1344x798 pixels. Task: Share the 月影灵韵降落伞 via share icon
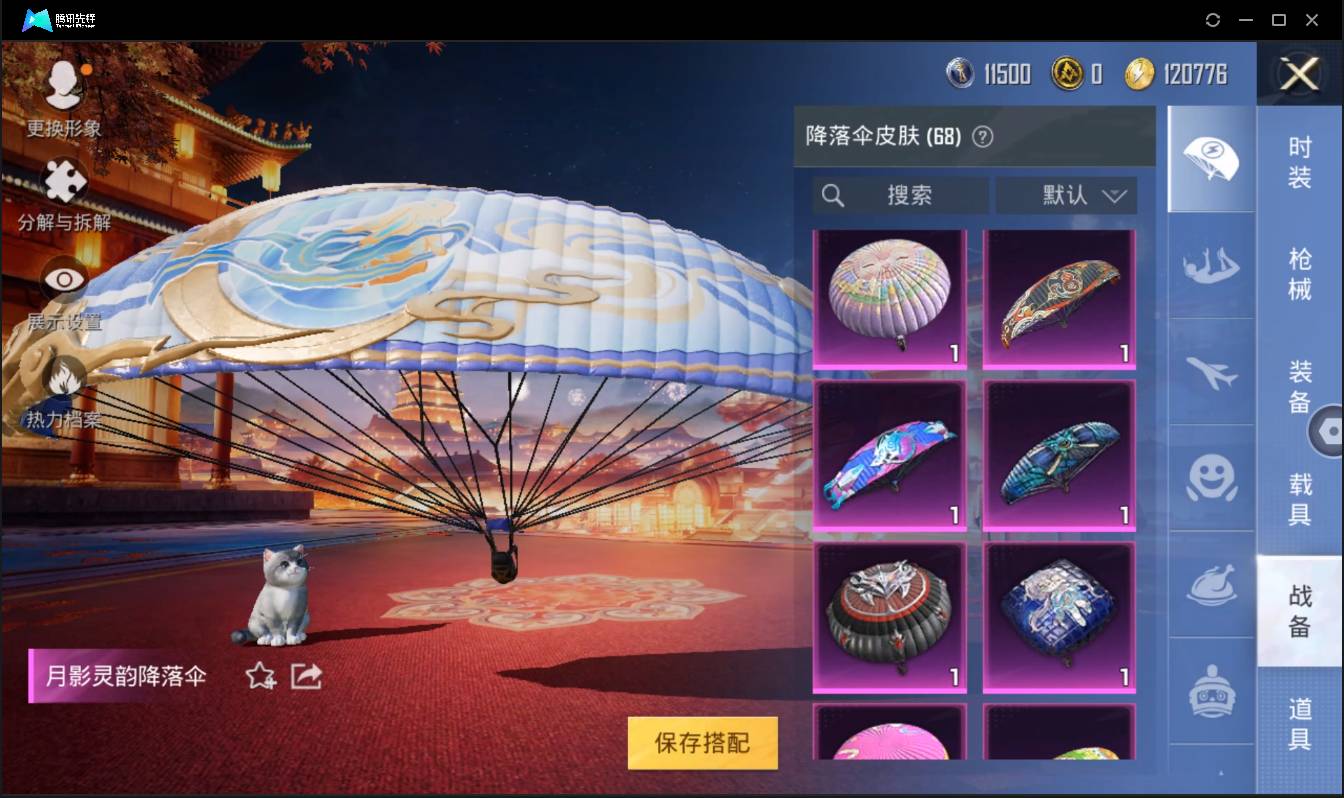pyautogui.click(x=305, y=677)
